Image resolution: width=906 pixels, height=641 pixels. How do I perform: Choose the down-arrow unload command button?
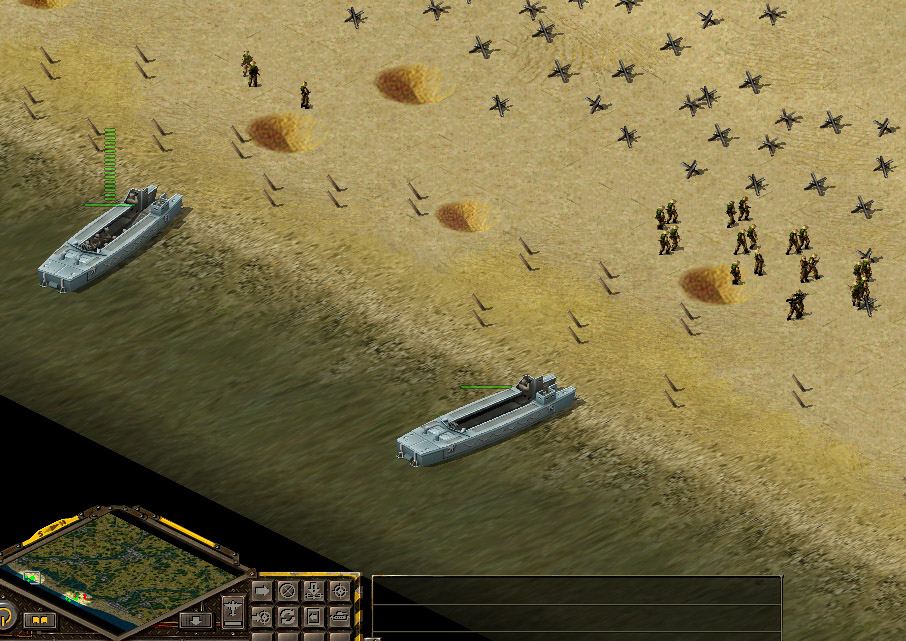pyautogui.click(x=314, y=591)
